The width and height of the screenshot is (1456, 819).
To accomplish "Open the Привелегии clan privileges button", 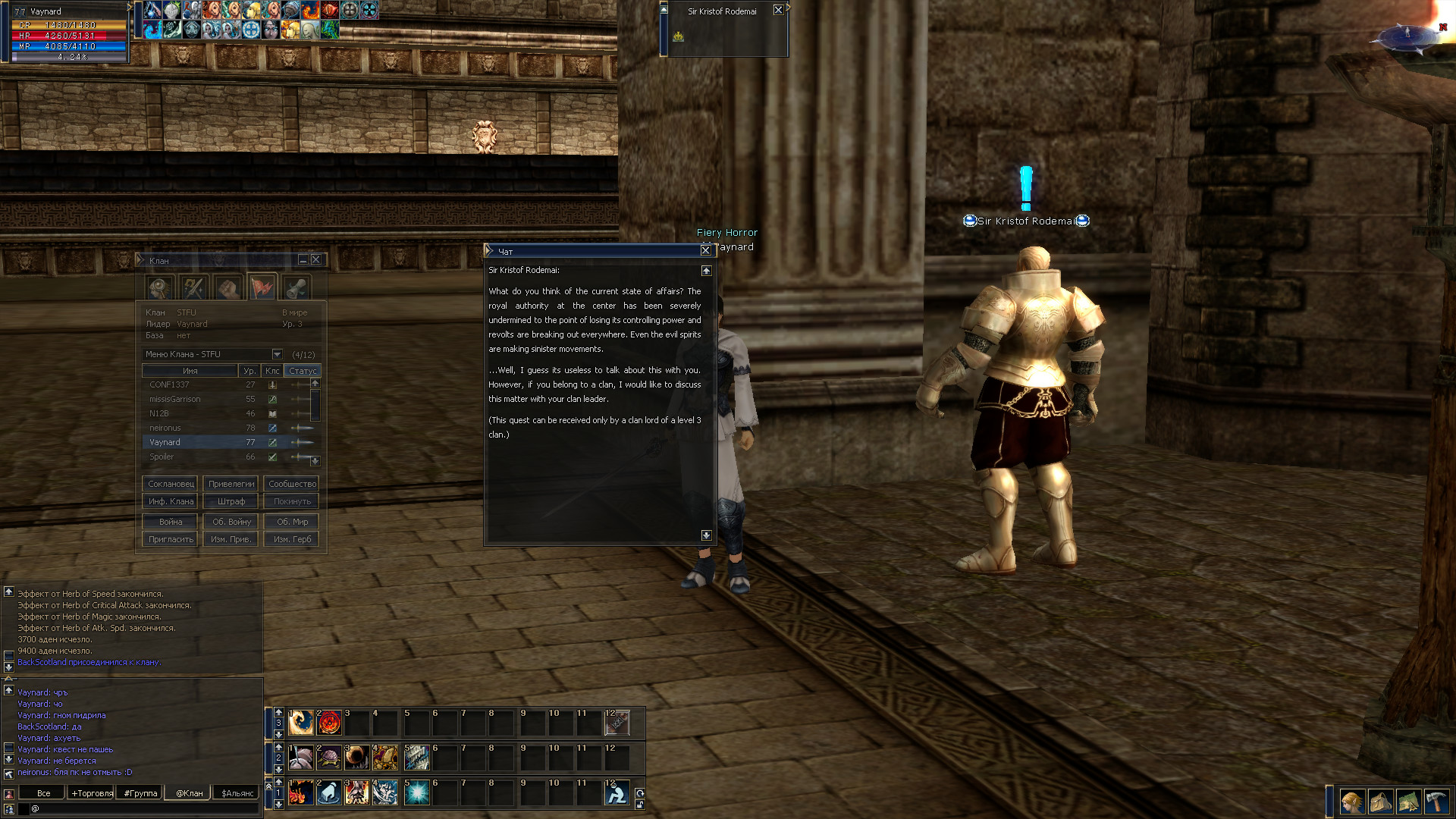I will coord(231,484).
